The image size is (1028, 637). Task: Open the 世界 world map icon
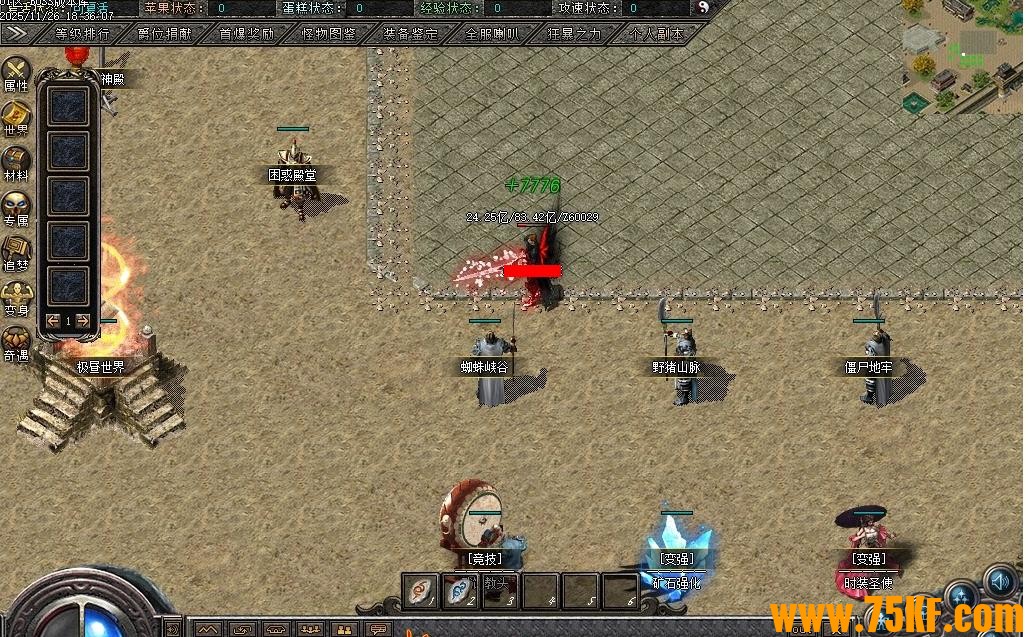tap(16, 116)
